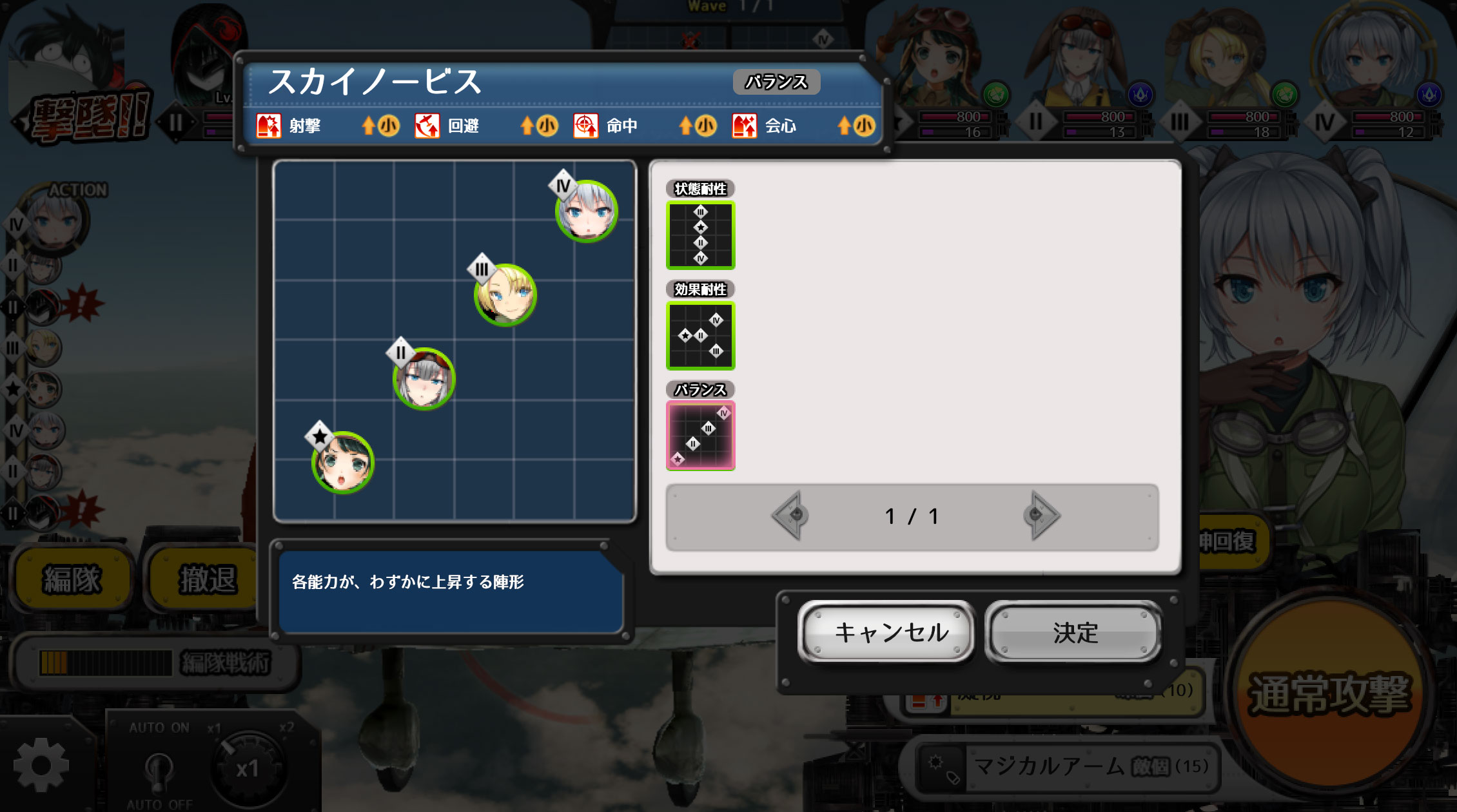Activate the 編隊戦術 gauge button

(155, 662)
